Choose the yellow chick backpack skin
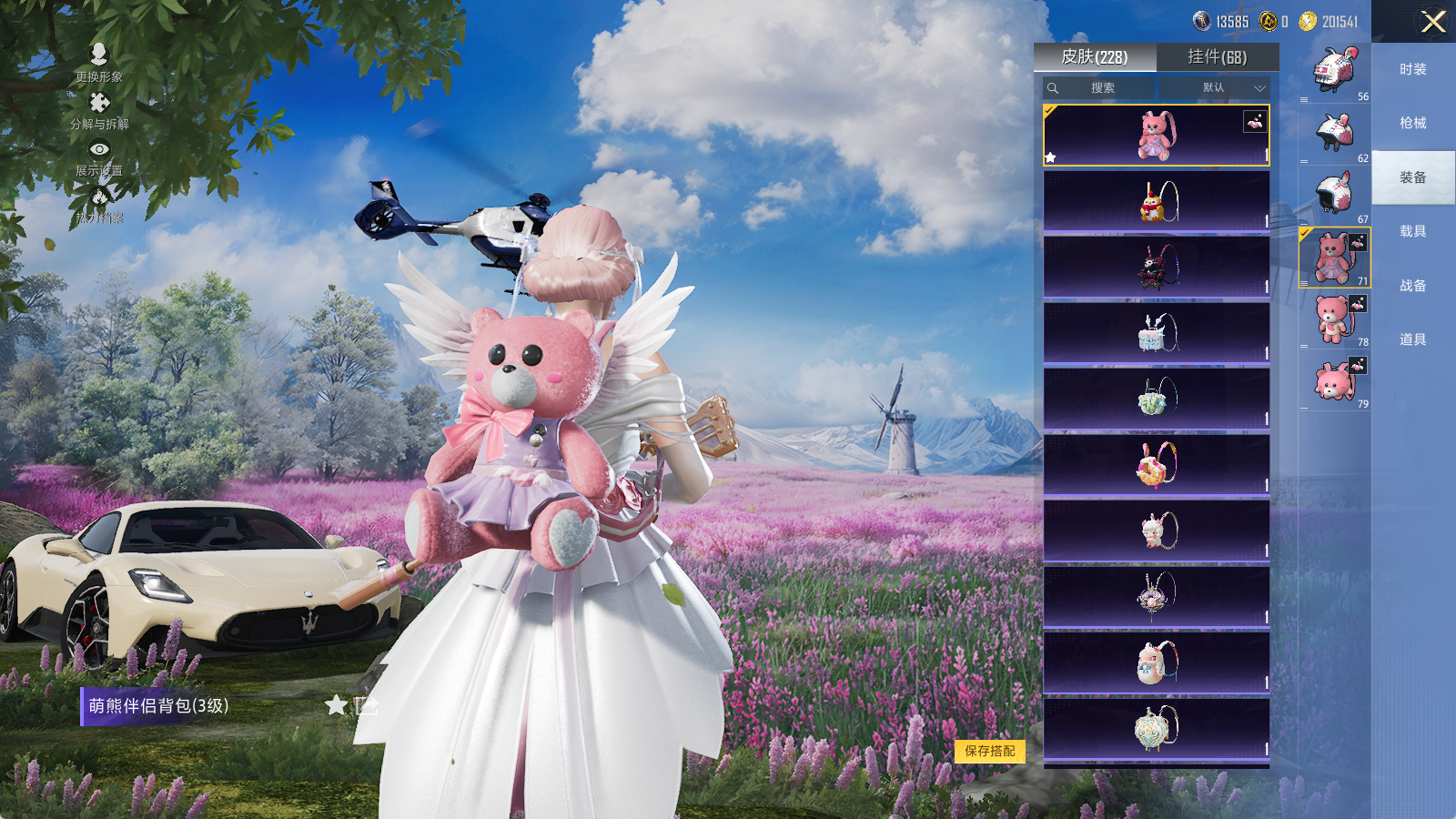1456x819 pixels. click(1156, 201)
